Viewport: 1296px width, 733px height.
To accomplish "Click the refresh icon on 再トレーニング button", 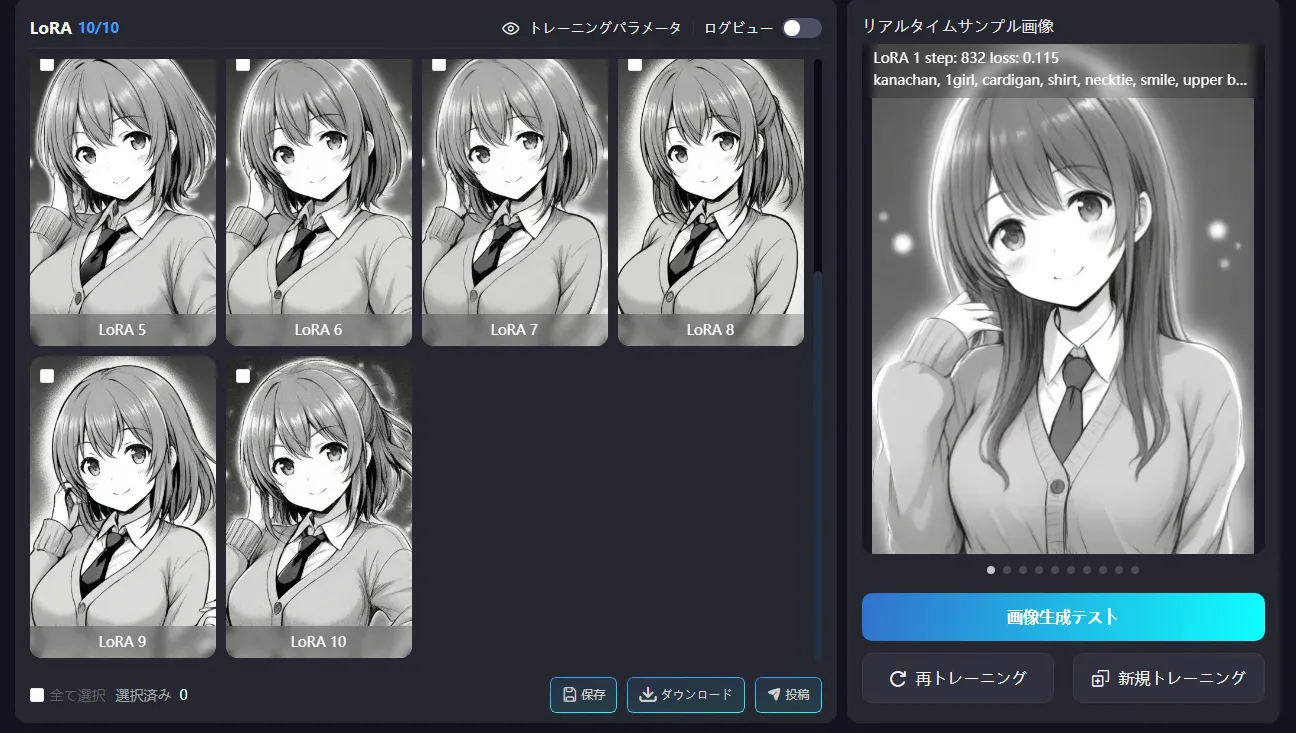I will (899, 678).
